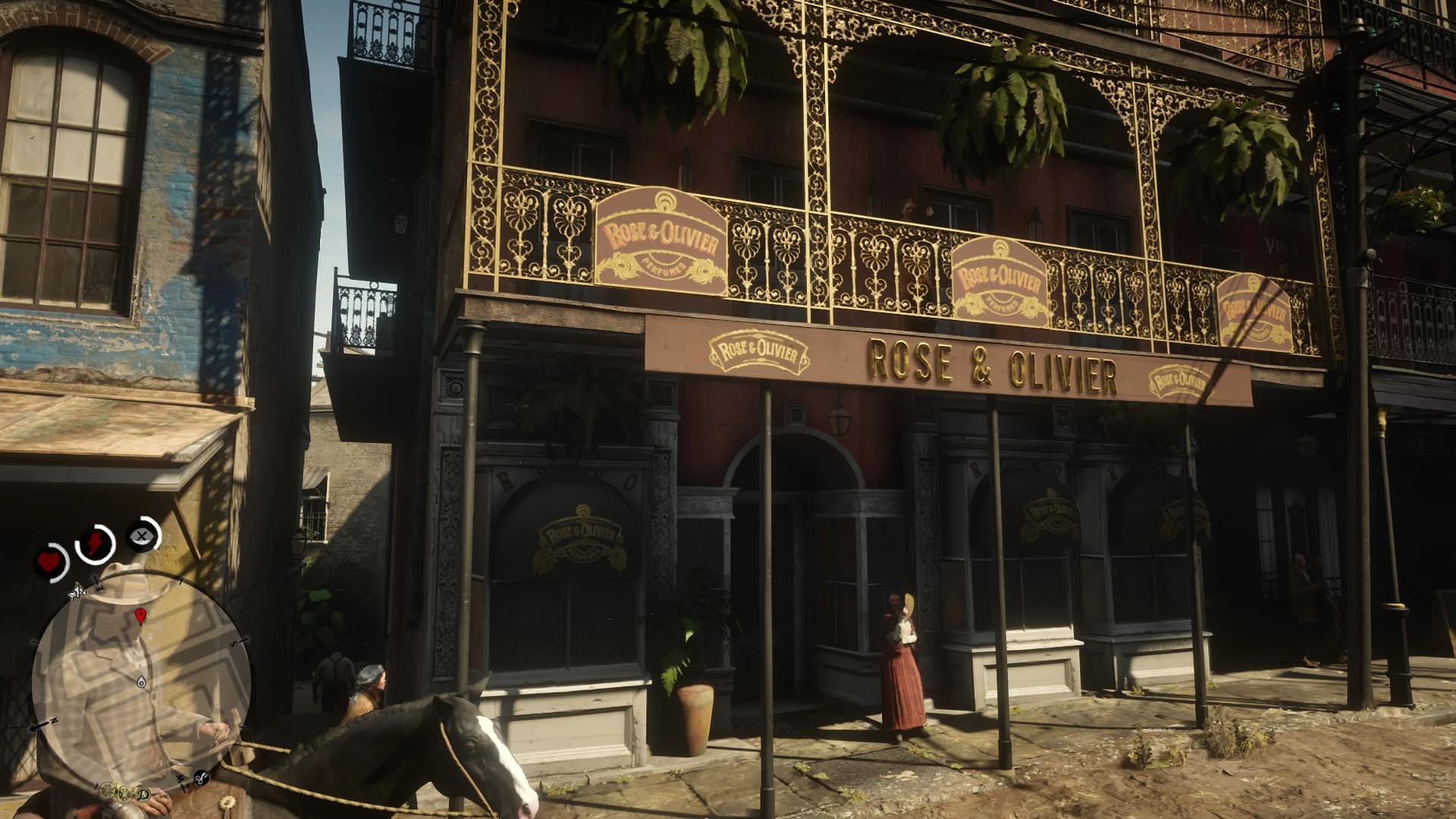Select the red waypoint pin on minimap
The image size is (1456, 819).
[140, 615]
